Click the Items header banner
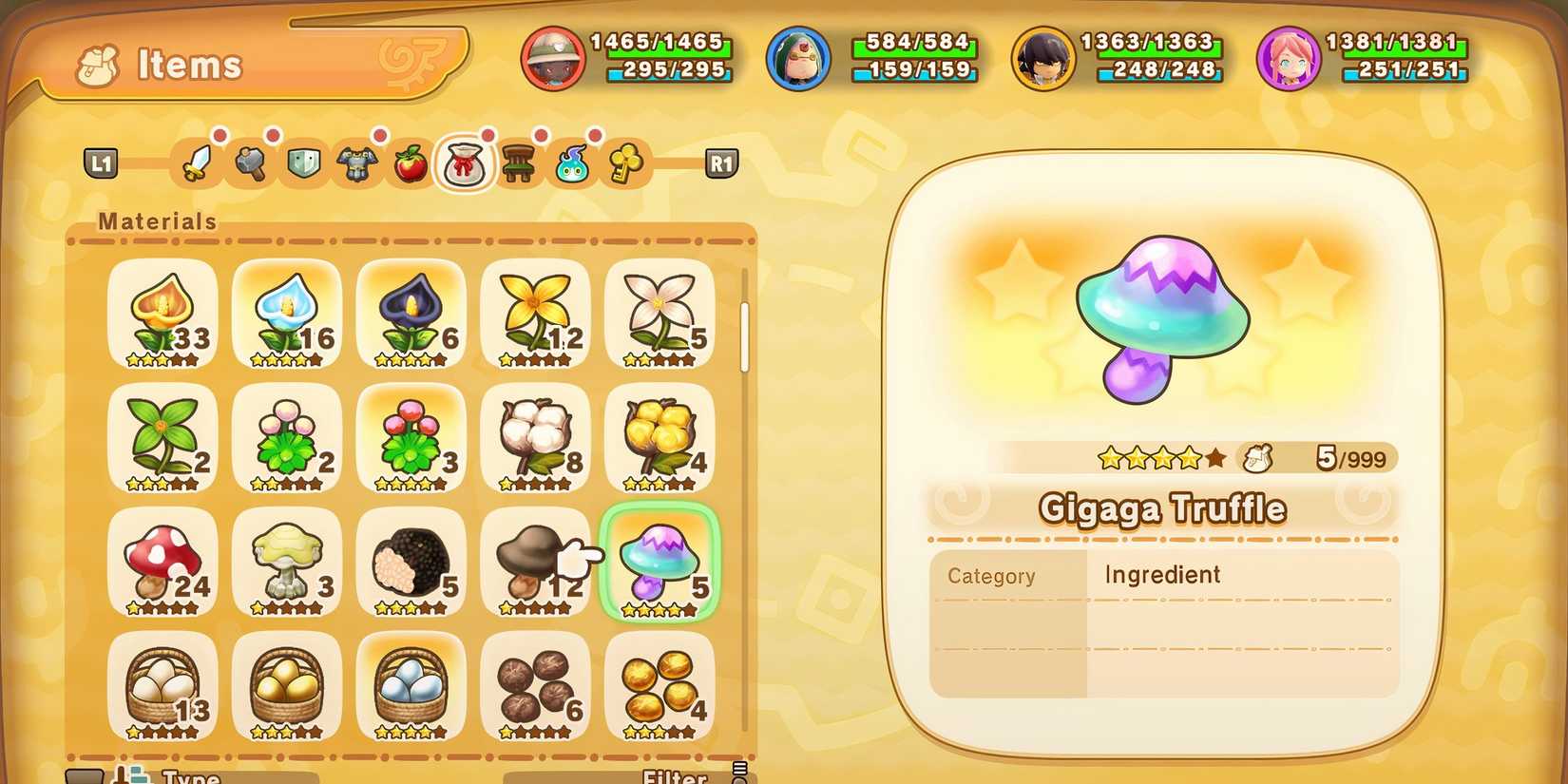Image resolution: width=1568 pixels, height=784 pixels. coord(187,65)
